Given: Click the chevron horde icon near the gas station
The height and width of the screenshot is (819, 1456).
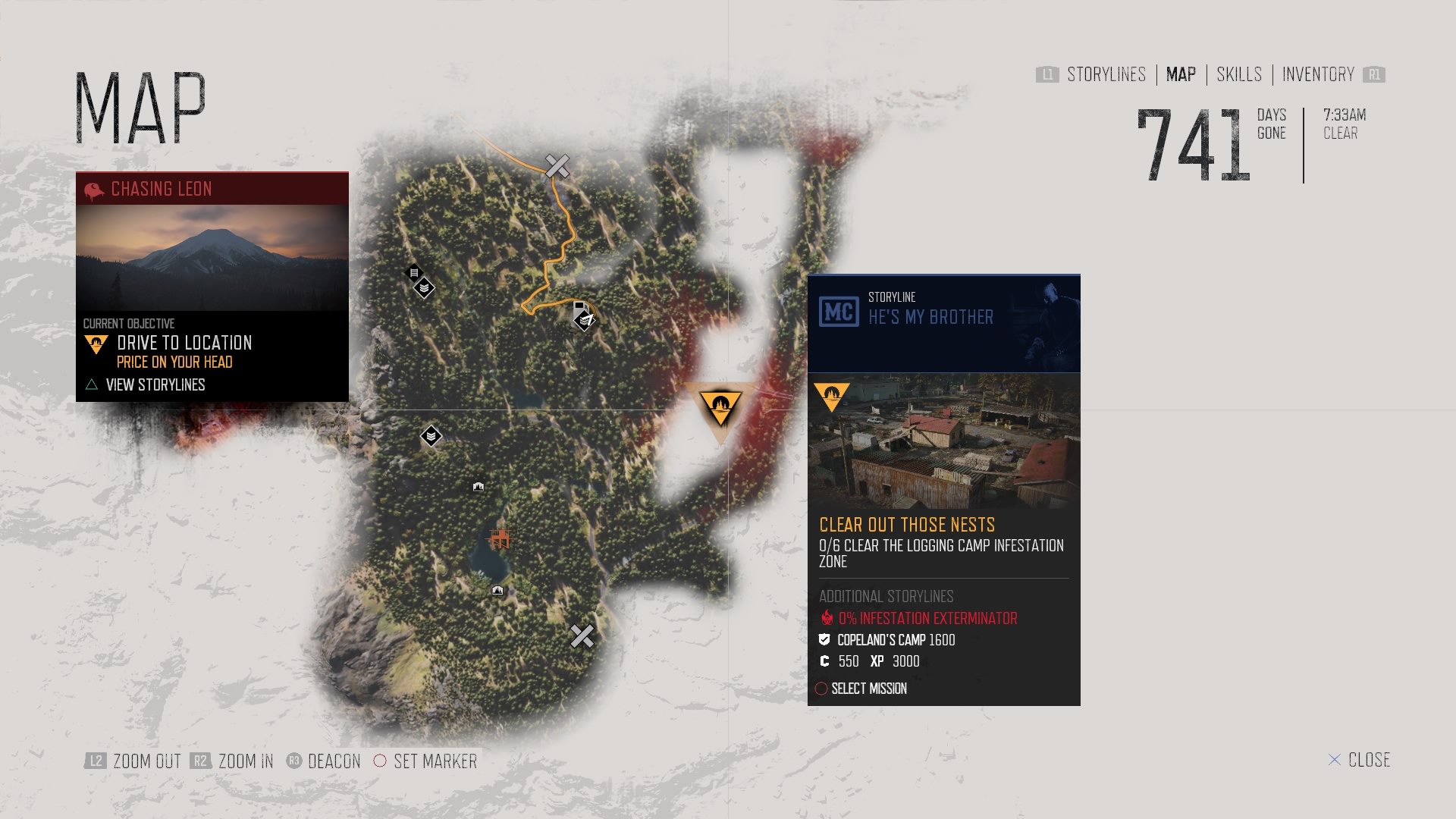Looking at the screenshot, I should pos(583,322).
